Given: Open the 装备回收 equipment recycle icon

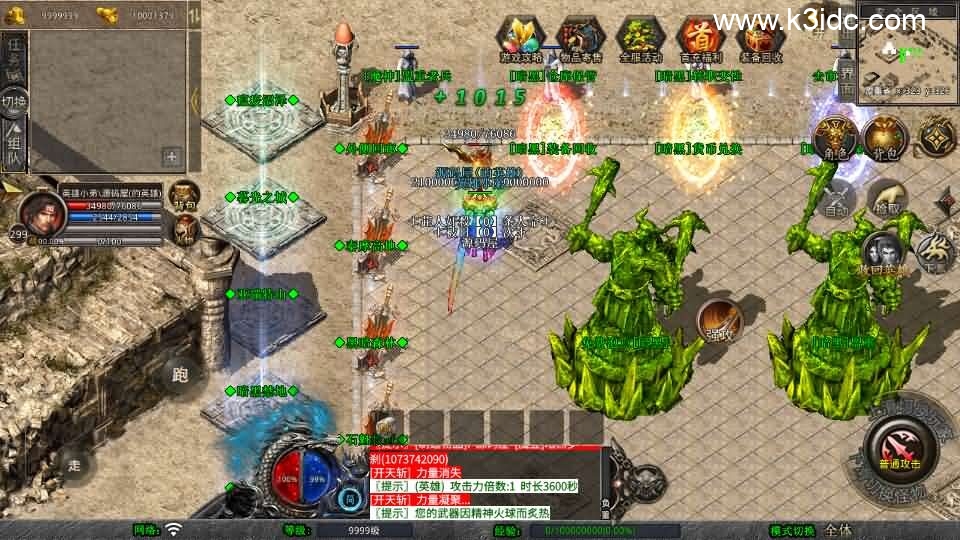Looking at the screenshot, I should point(760,40).
